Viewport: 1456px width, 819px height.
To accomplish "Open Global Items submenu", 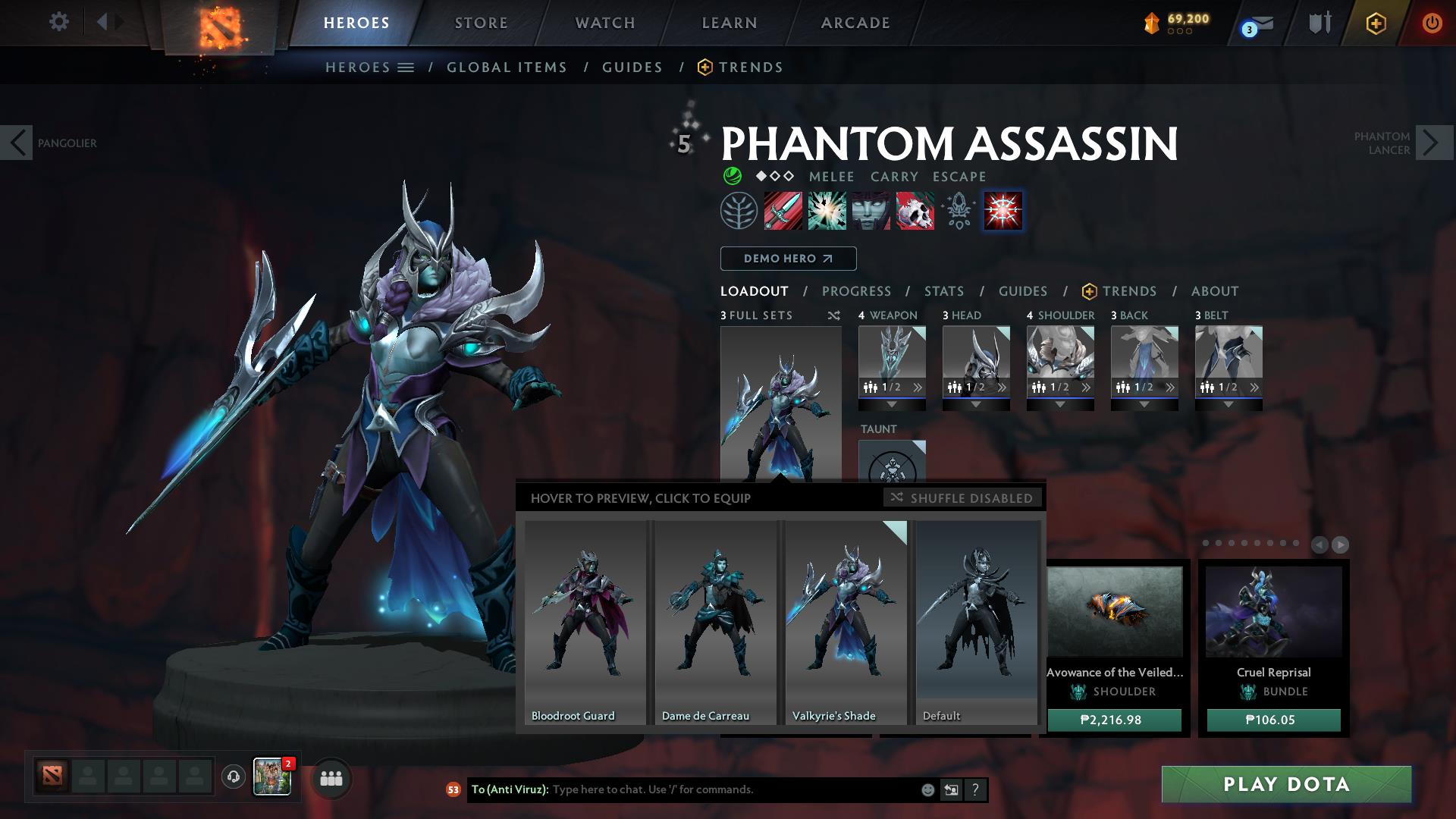I will click(507, 67).
